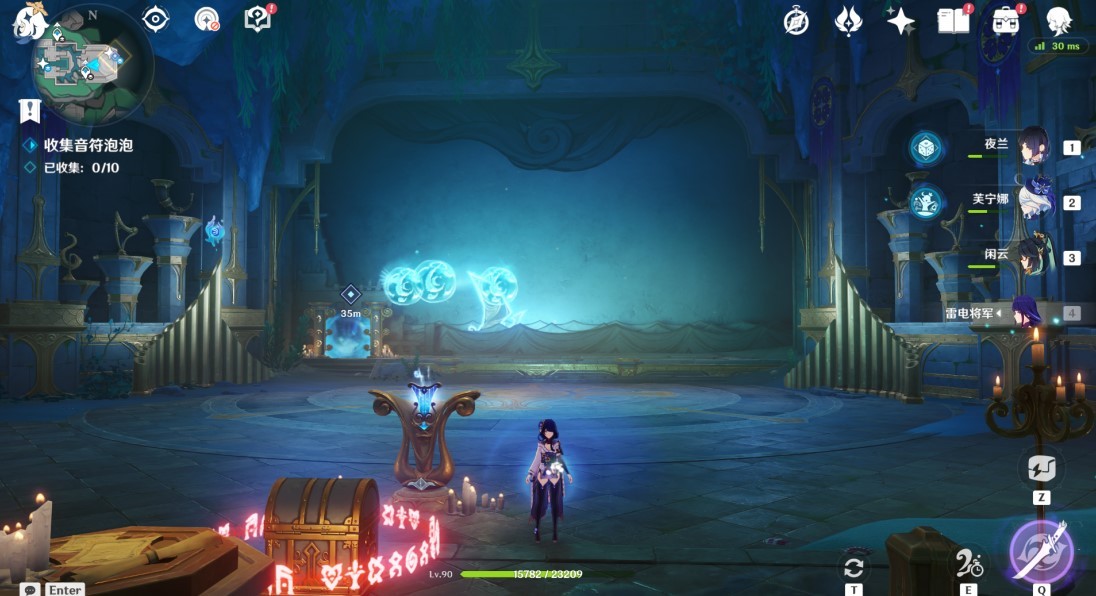Open the adventurer handbook book icon

tap(953, 21)
